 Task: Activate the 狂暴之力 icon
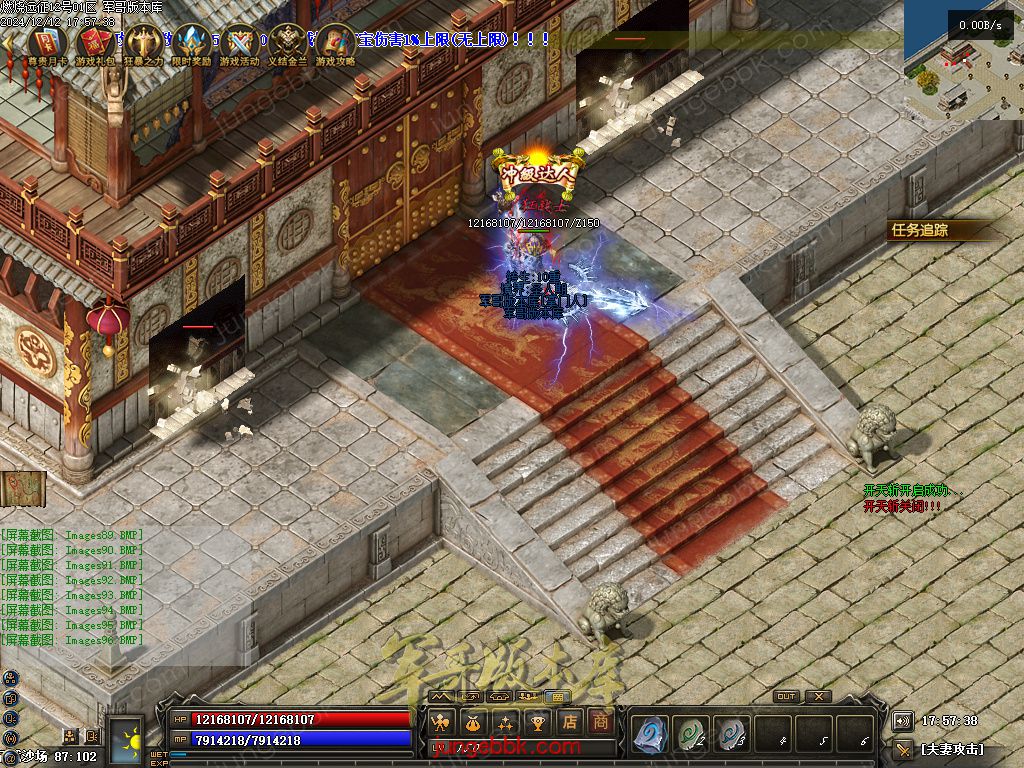coord(144,43)
